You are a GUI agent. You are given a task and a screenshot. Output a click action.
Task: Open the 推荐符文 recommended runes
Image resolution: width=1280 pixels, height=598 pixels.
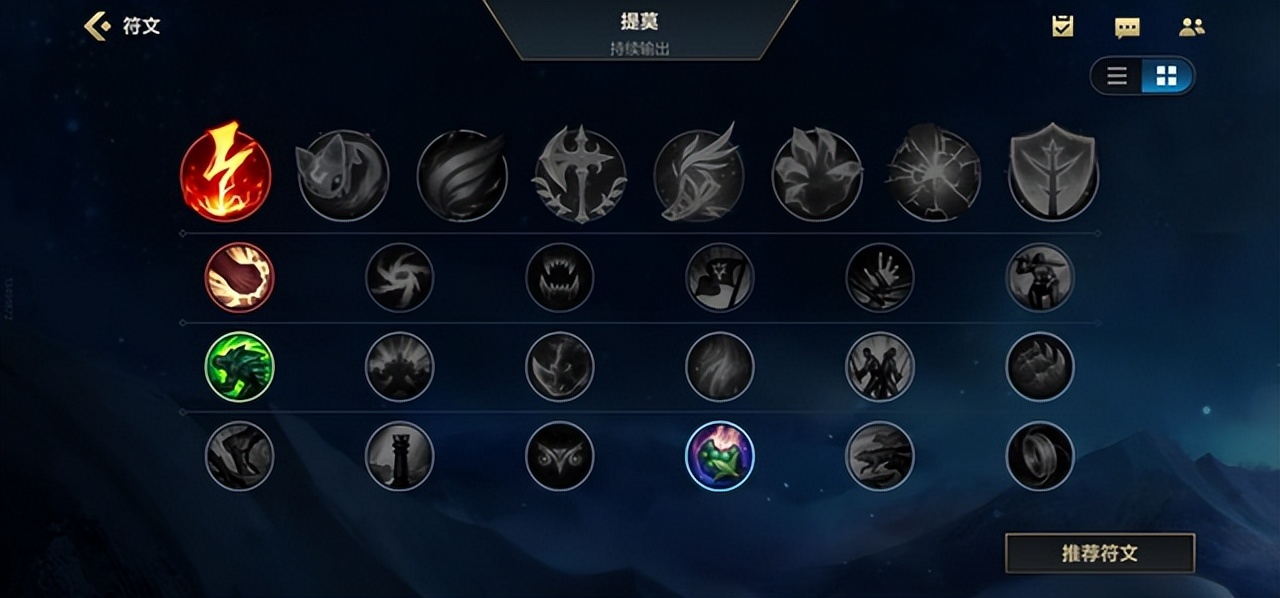[x=1099, y=553]
